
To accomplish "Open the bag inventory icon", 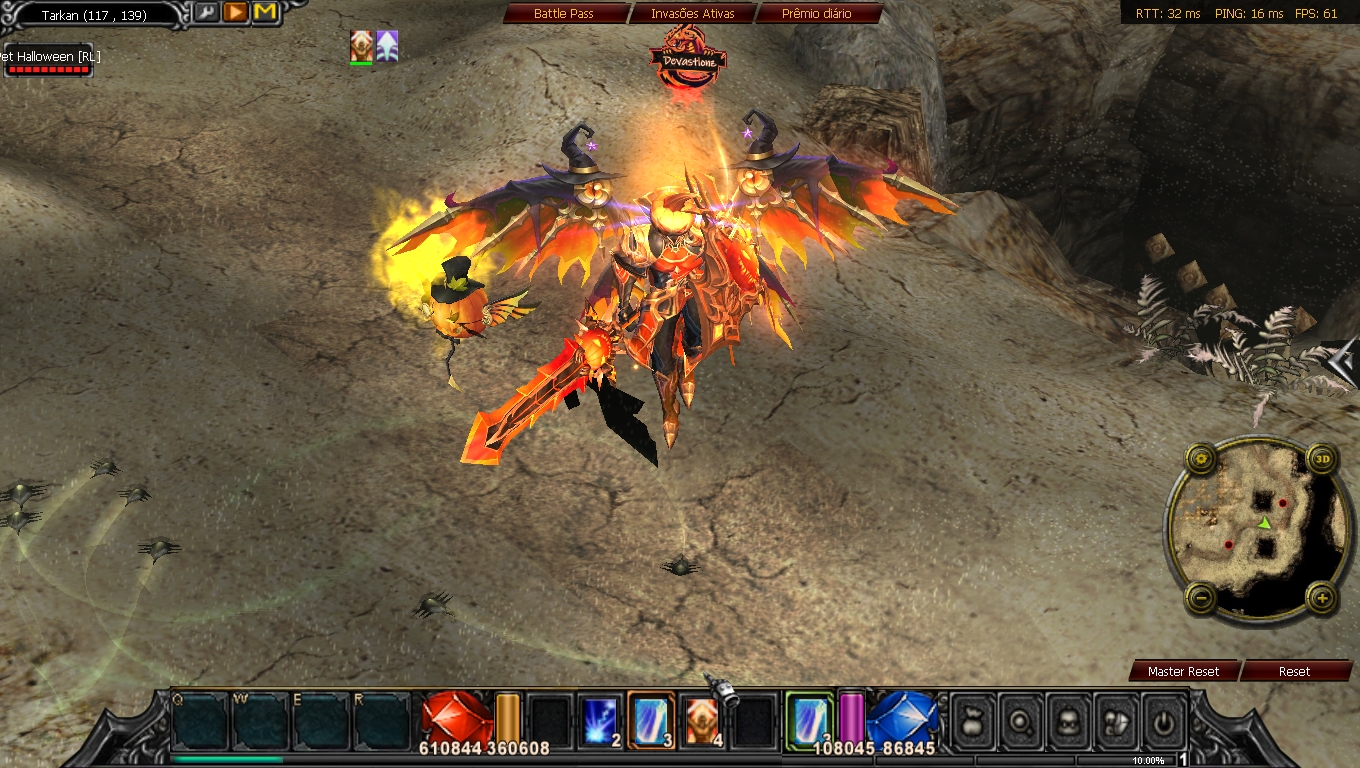I will click(x=971, y=720).
